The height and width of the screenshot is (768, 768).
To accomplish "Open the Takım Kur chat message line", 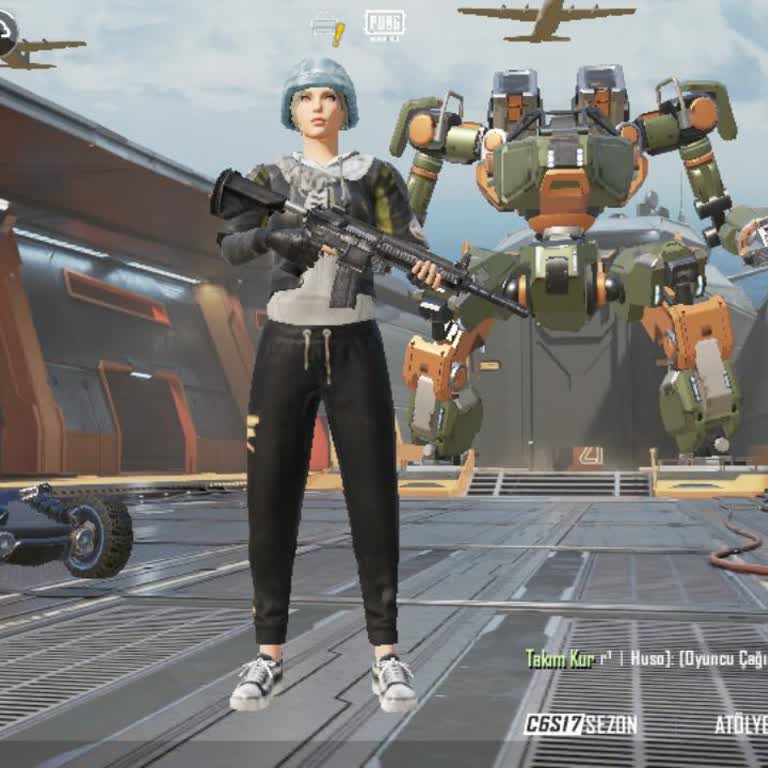I will point(646,658).
